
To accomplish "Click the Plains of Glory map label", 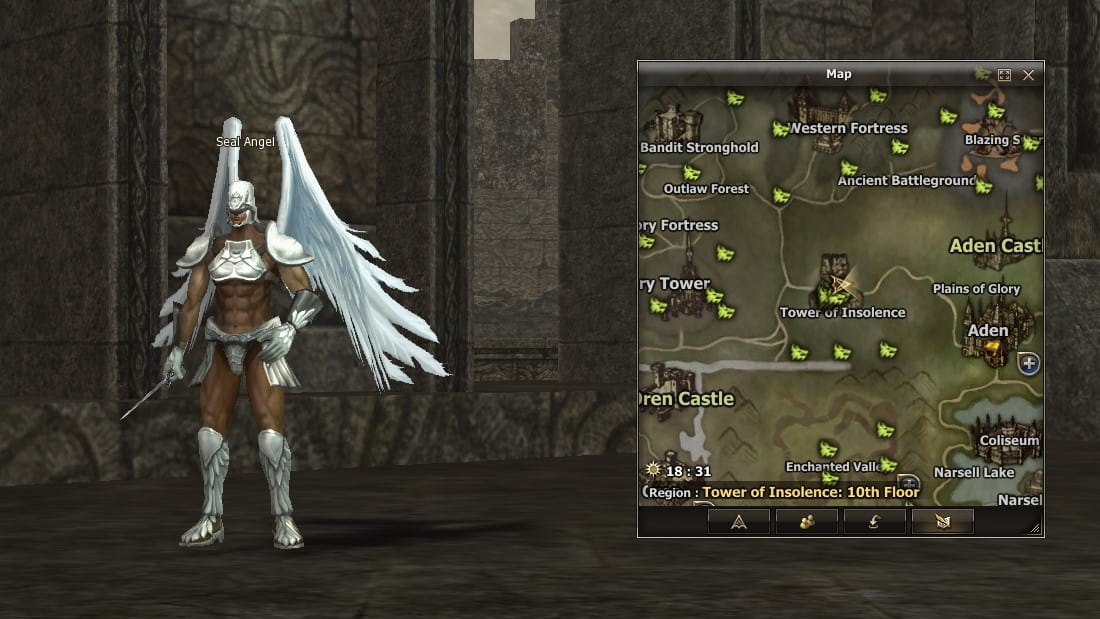I will coord(976,289).
